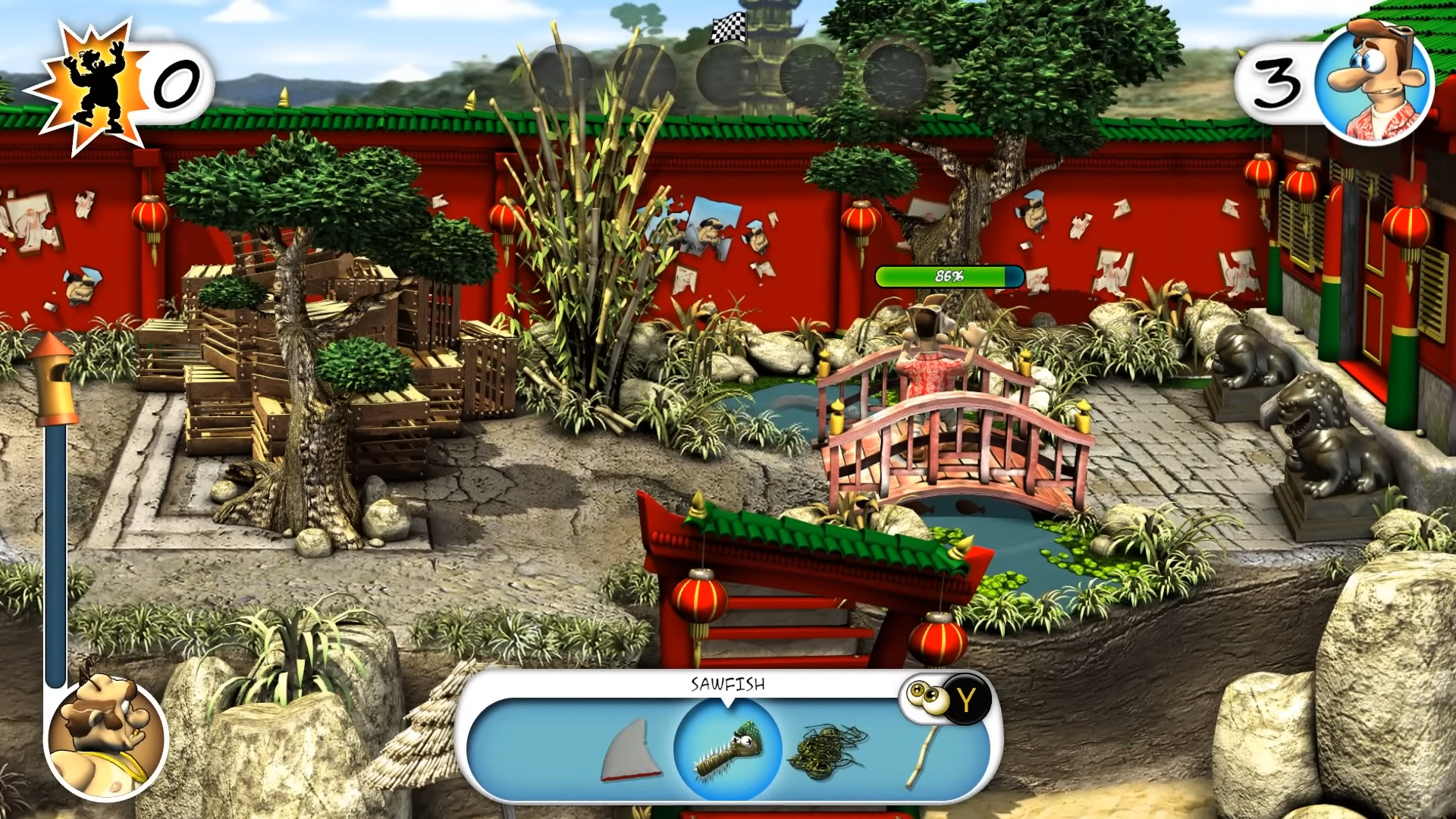1456x819 pixels.
Task: Click Woody's portrait icon
Action: click(x=1373, y=82)
